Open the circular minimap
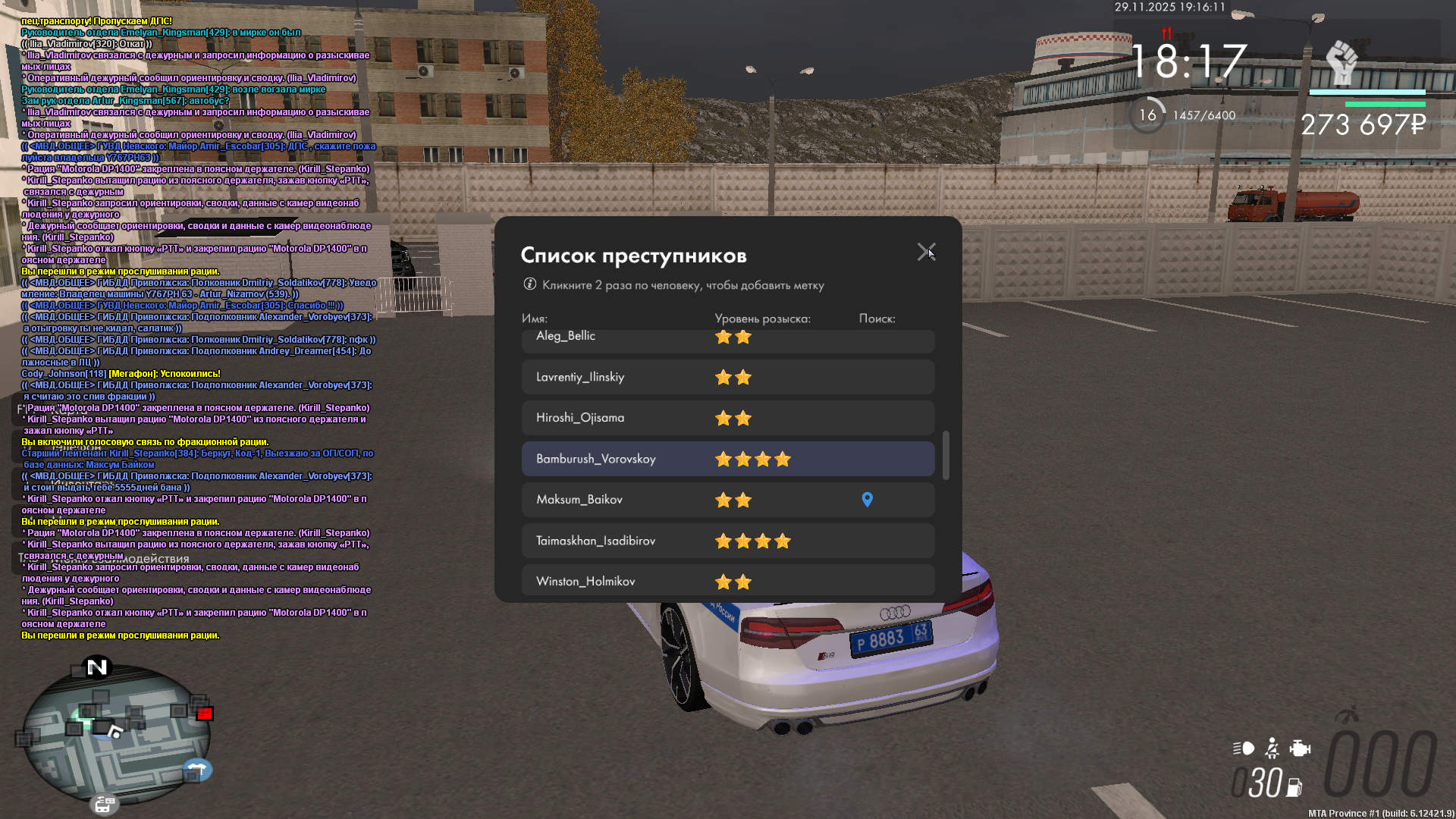This screenshot has height=819, width=1456. point(114,732)
